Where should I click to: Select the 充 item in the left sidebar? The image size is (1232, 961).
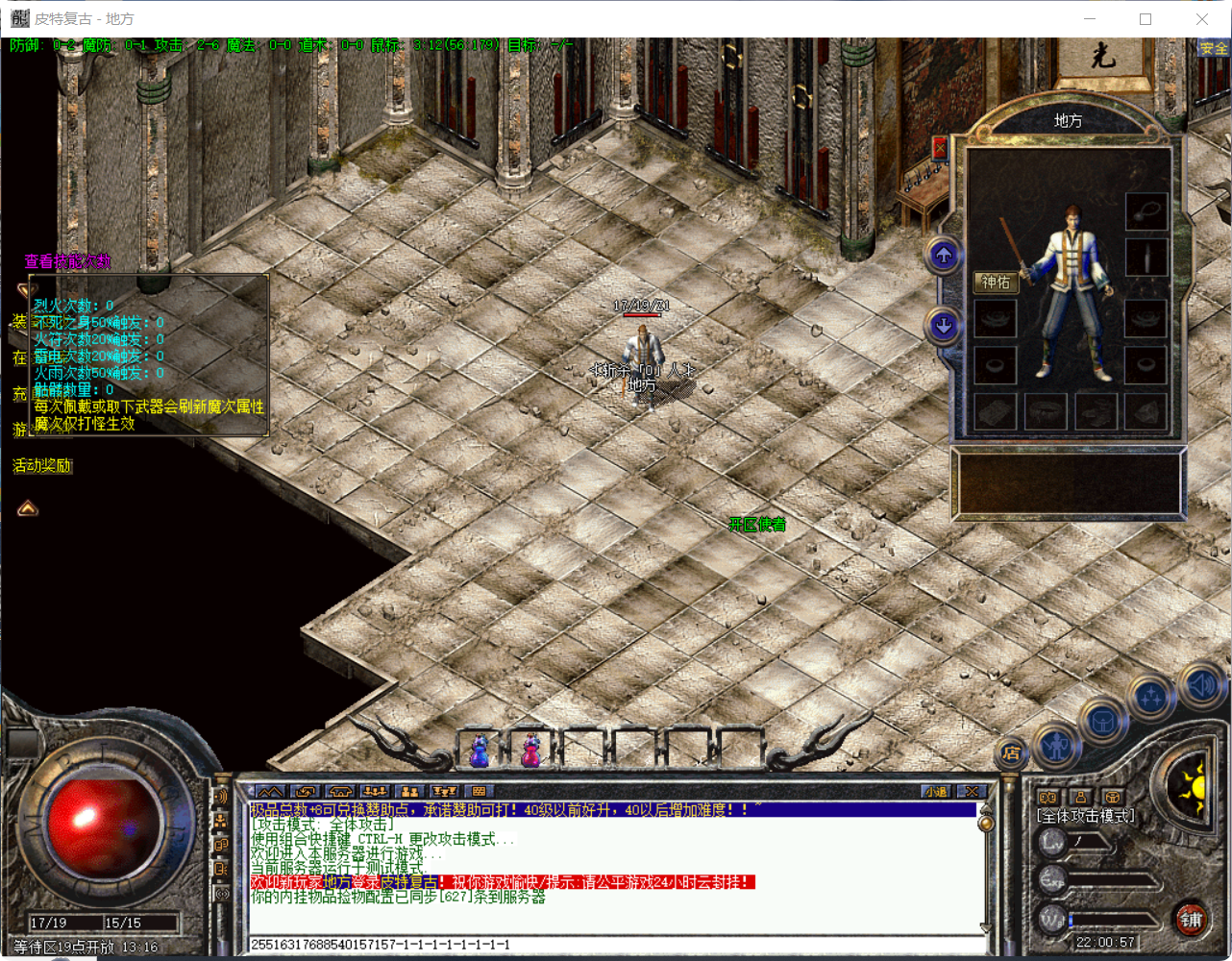point(17,391)
